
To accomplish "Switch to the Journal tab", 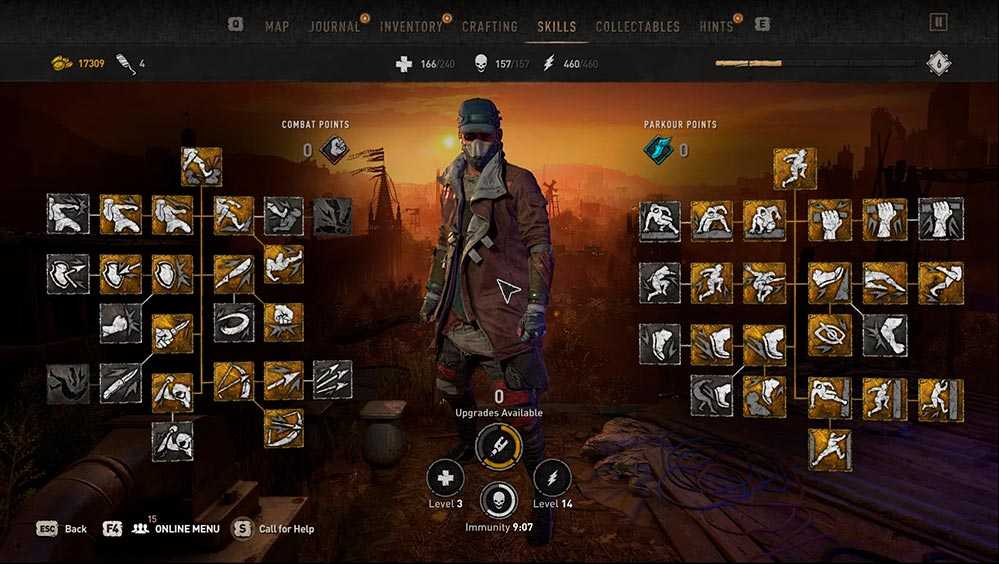I will click(334, 26).
